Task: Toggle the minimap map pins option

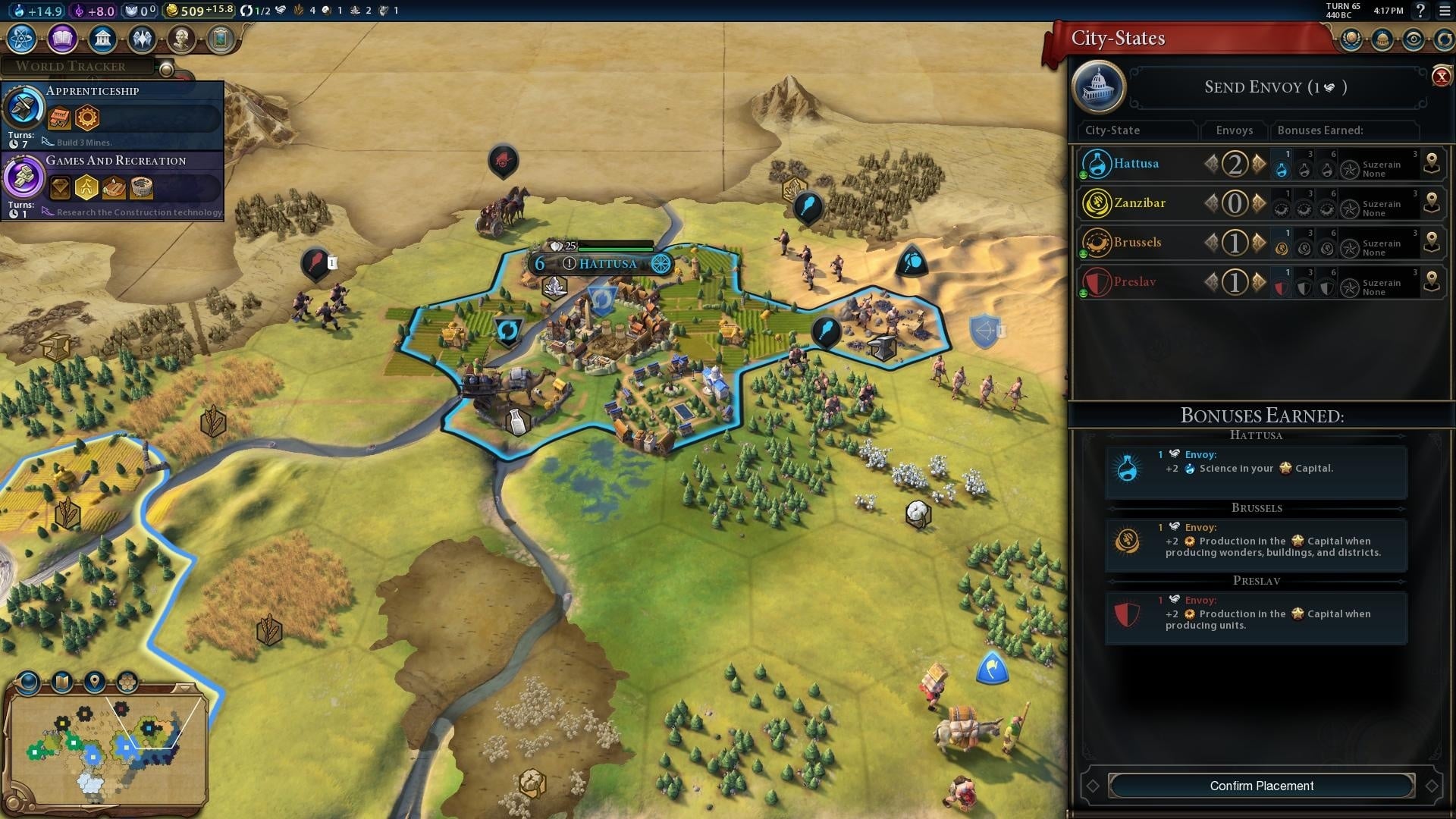Action: [x=95, y=682]
